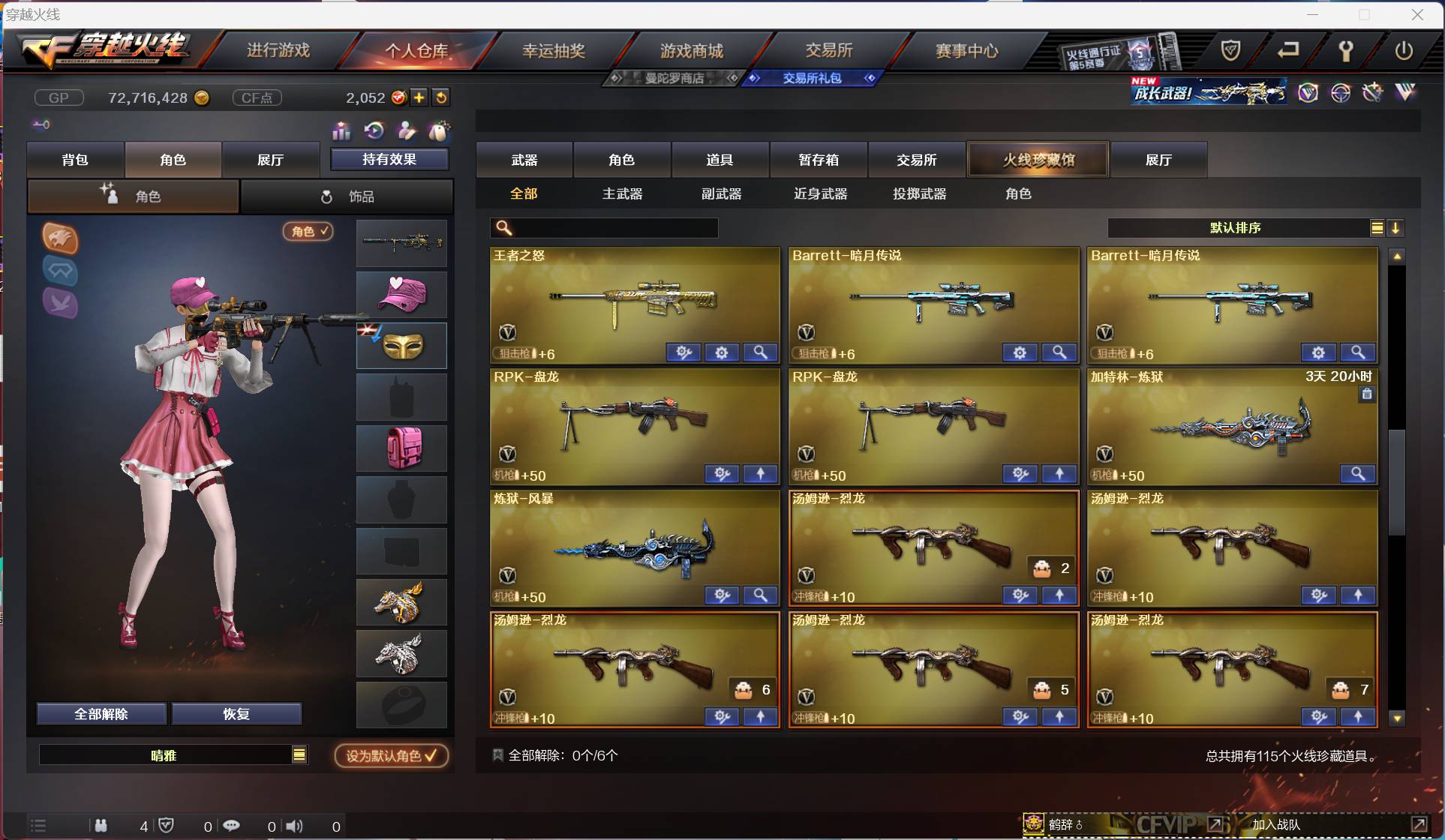This screenshot has height=840, width=1445.
Task: Toggle the 设为默认角色 checkbox
Action: 389,755
